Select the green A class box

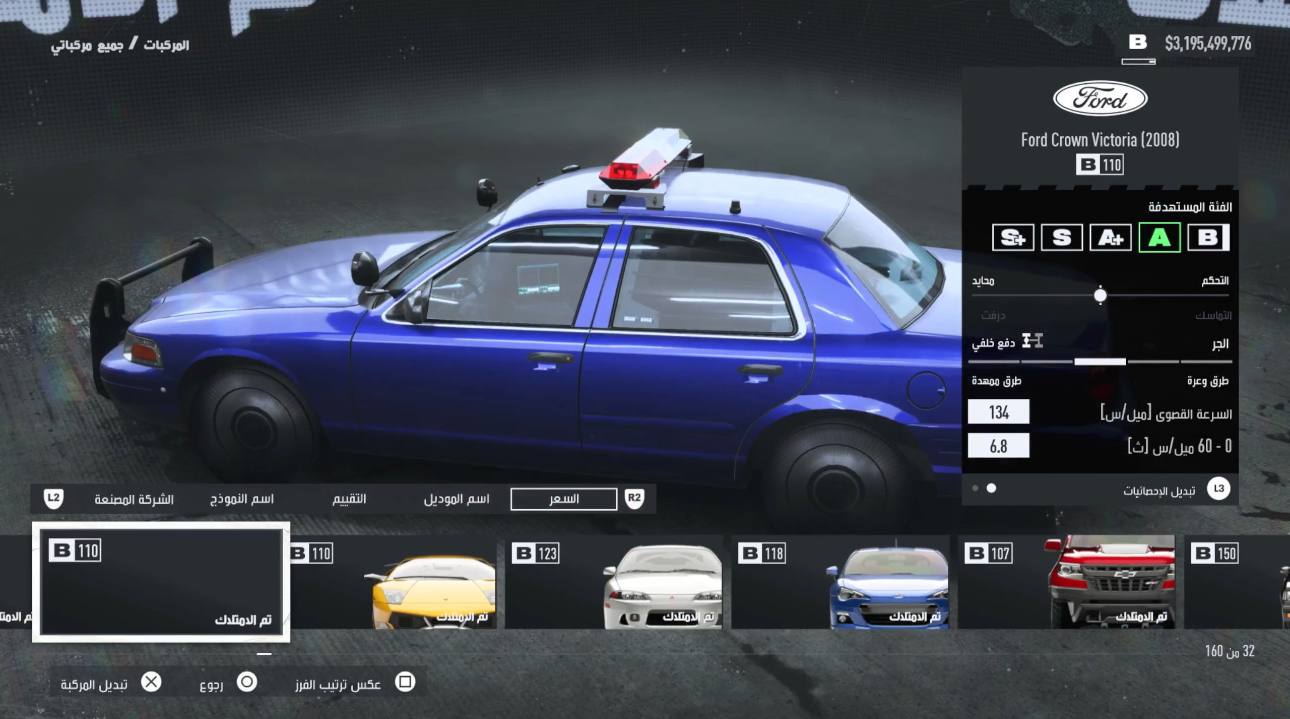(1159, 237)
